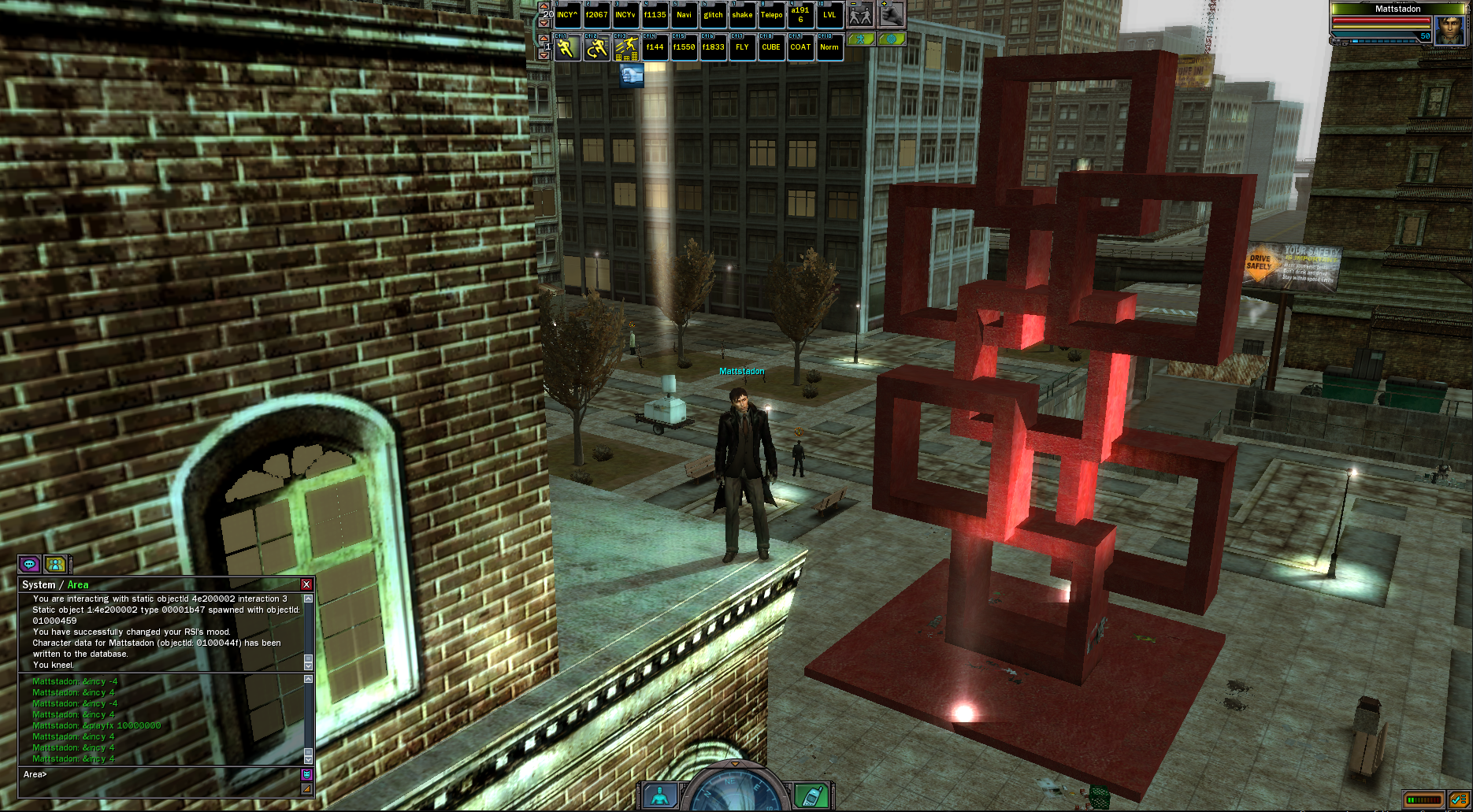Image resolution: width=1473 pixels, height=812 pixels.
Task: Use the rooftop leap ability icon
Action: tap(626, 48)
